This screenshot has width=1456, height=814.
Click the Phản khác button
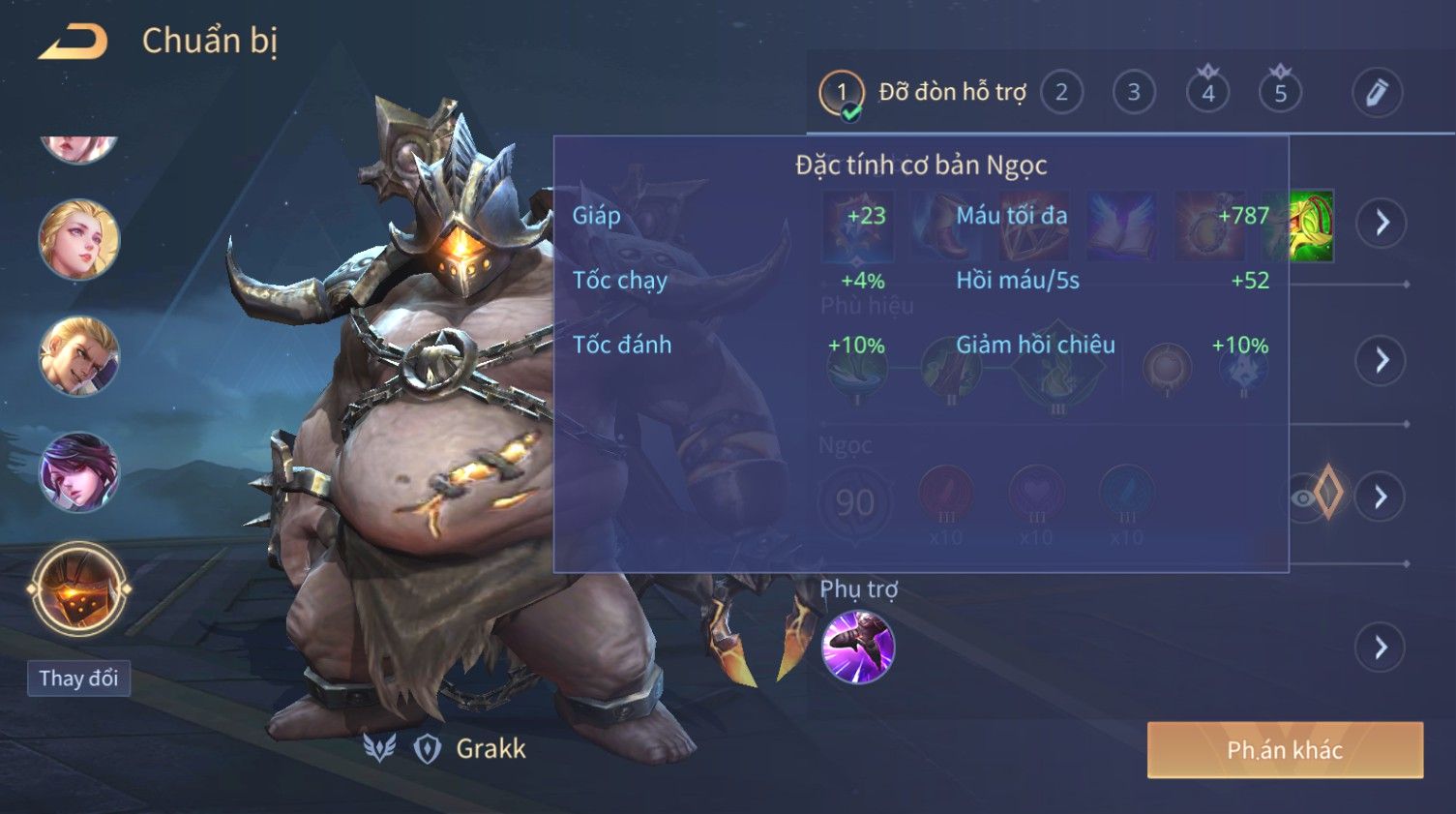coord(1285,750)
